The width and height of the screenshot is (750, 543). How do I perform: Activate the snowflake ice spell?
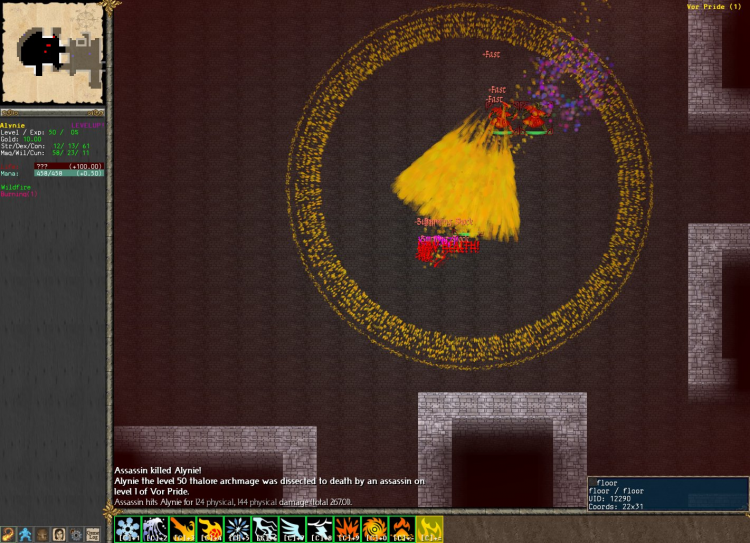point(128,529)
